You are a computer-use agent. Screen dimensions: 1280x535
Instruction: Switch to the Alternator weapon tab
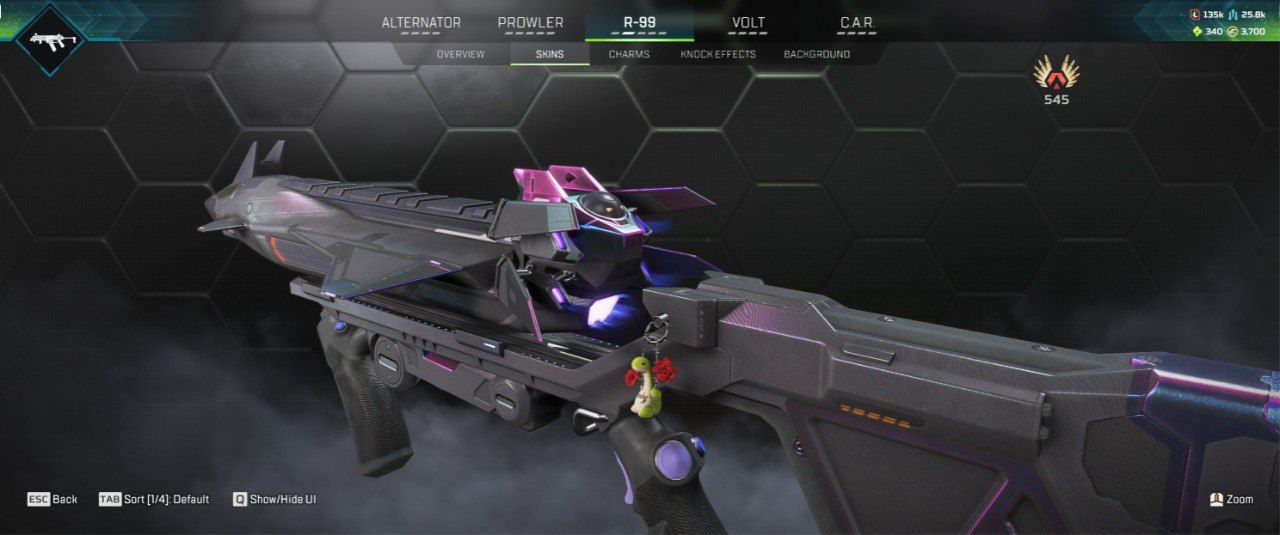[421, 23]
